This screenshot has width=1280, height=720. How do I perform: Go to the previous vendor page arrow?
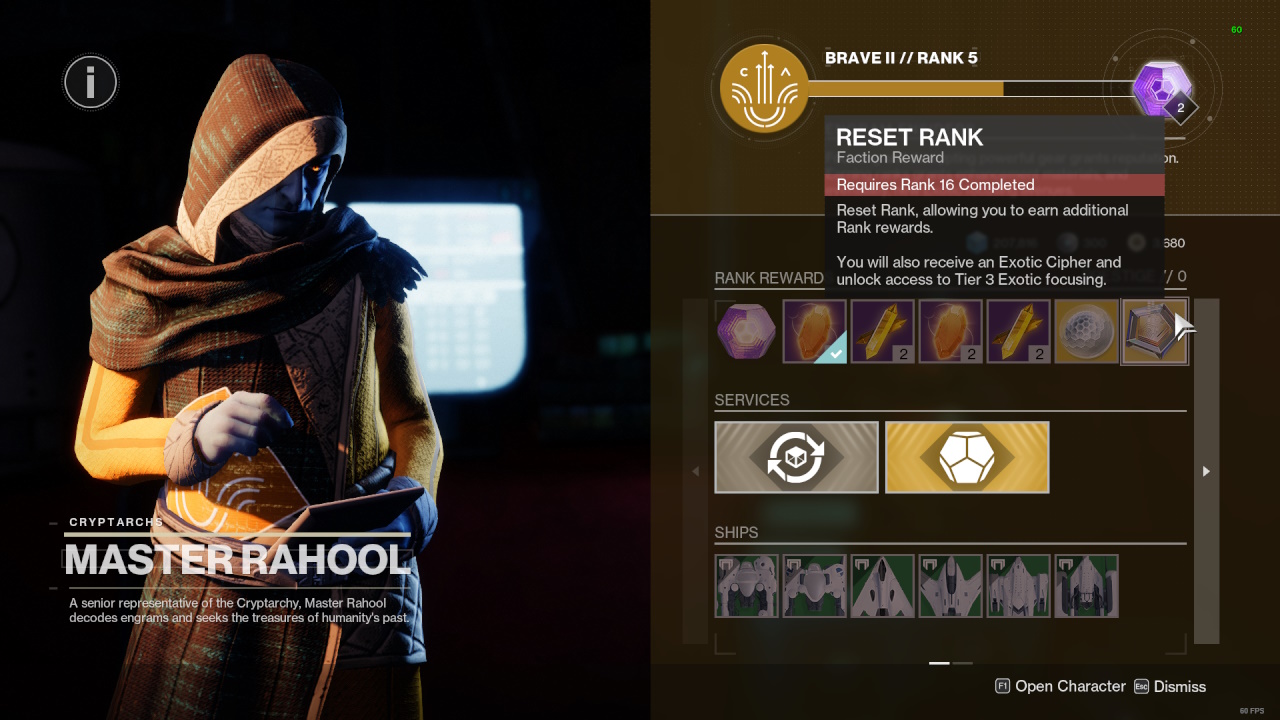(696, 471)
